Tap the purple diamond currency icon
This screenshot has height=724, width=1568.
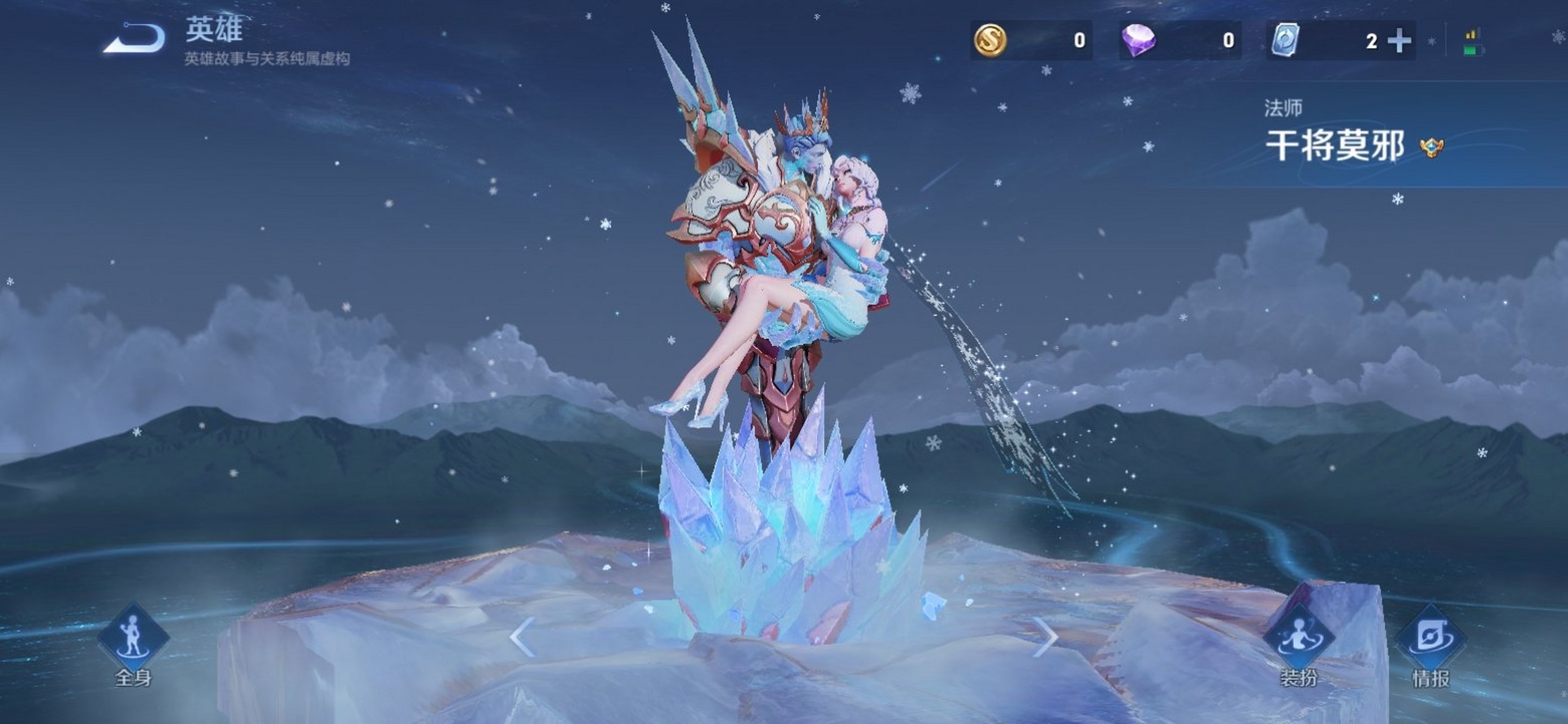pyautogui.click(x=1138, y=40)
